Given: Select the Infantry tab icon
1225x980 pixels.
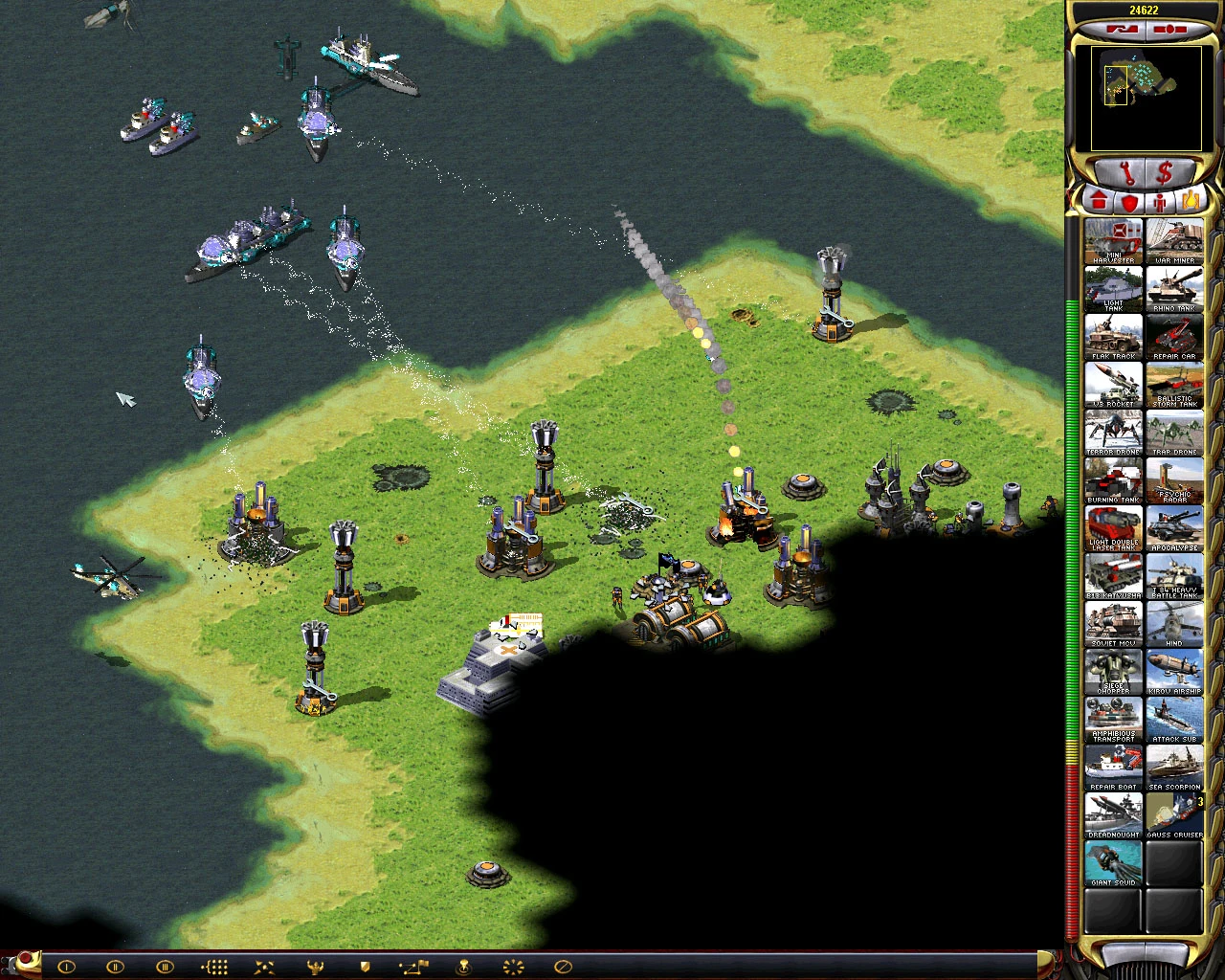Looking at the screenshot, I should (1159, 201).
